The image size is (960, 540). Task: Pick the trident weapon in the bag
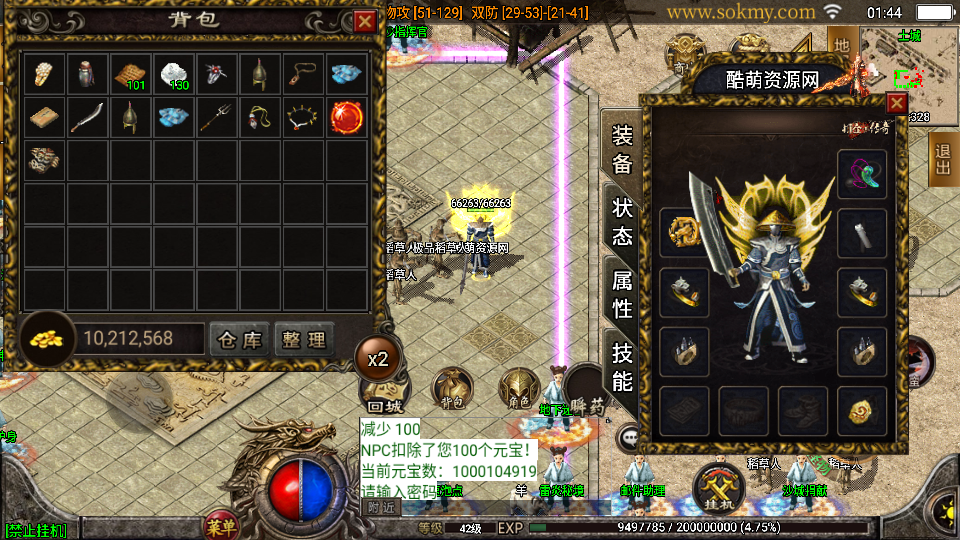coord(217,116)
